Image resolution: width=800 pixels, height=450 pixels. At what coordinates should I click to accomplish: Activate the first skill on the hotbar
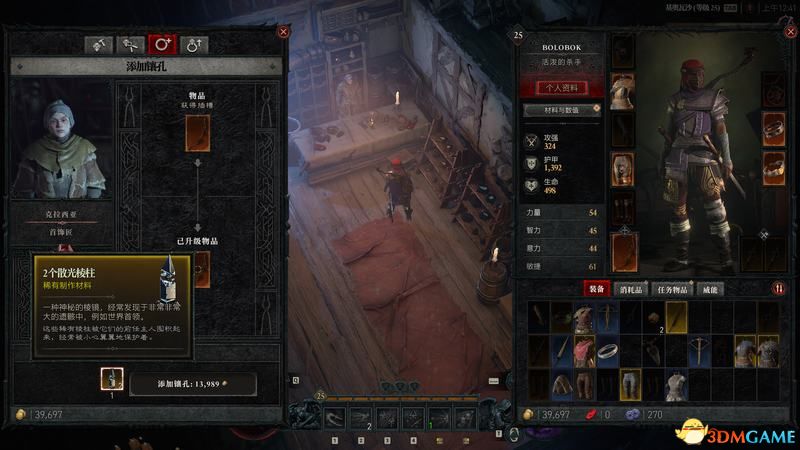pyautogui.click(x=334, y=419)
